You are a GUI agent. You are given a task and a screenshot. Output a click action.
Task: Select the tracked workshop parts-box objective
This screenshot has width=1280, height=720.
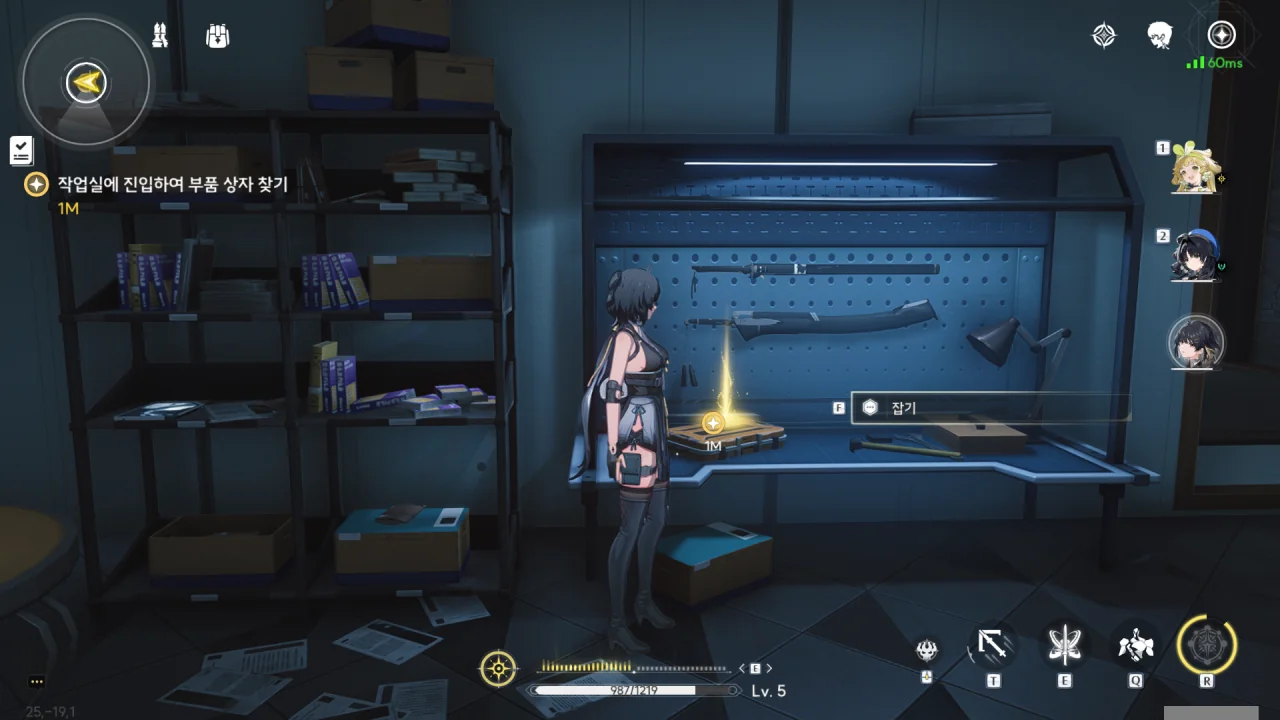pos(172,185)
